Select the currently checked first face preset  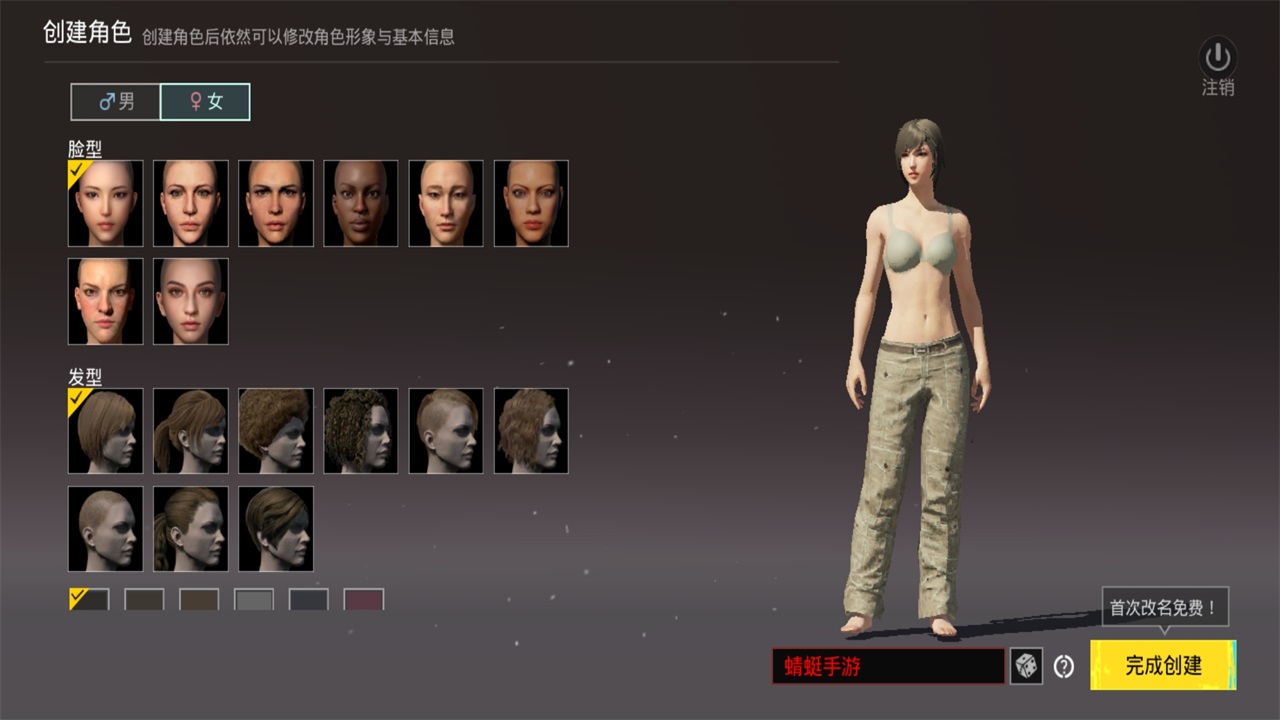(x=106, y=203)
